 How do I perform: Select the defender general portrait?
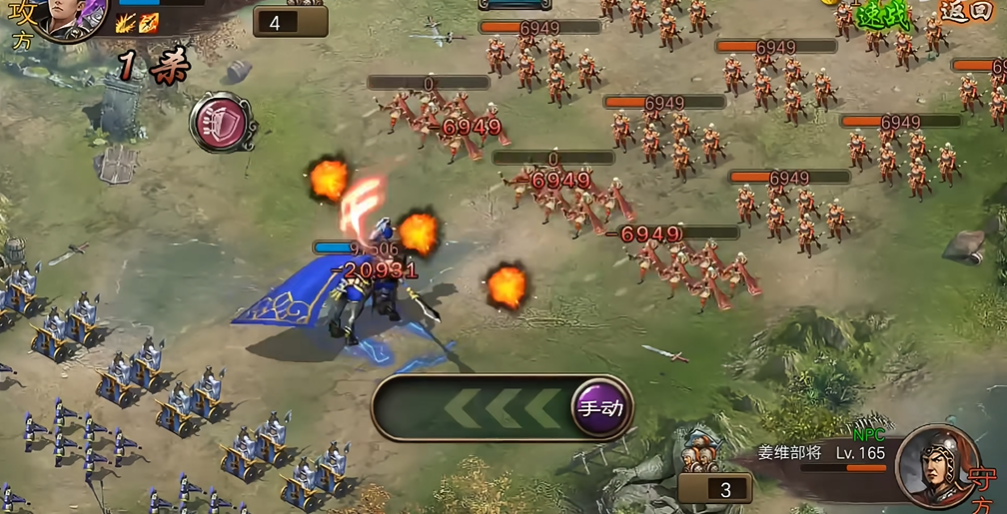pyautogui.click(x=936, y=465)
